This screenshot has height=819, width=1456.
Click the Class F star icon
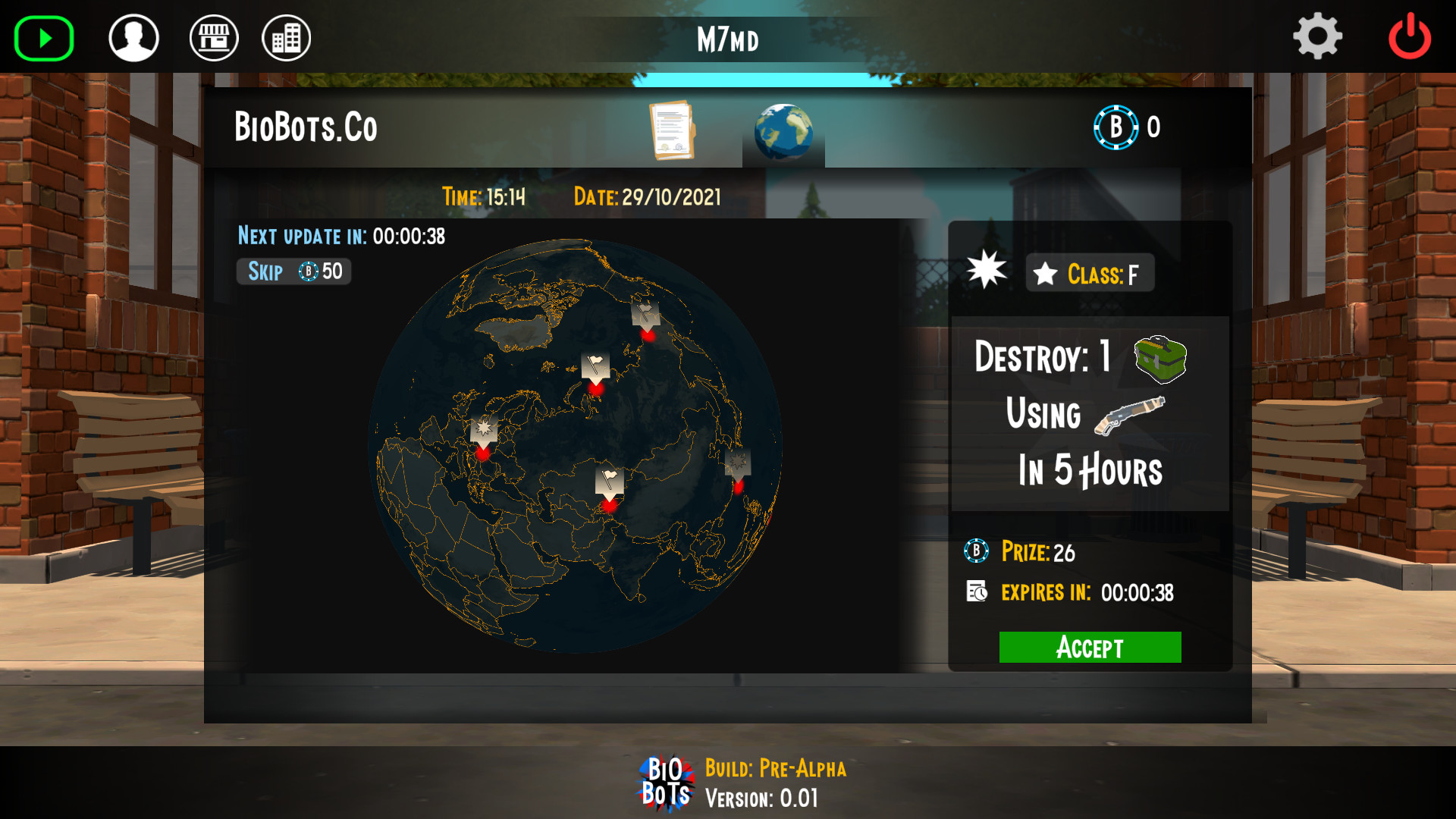pos(1048,273)
